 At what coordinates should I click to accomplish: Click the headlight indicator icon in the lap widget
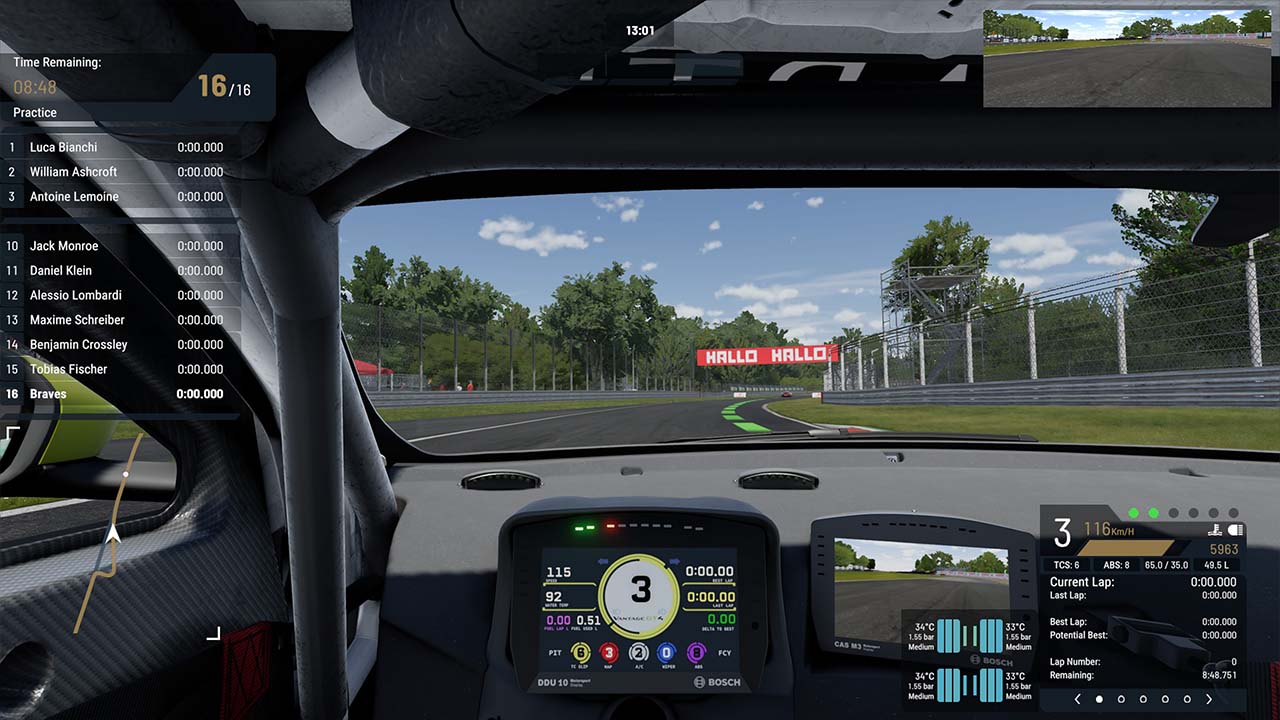coord(1234,531)
